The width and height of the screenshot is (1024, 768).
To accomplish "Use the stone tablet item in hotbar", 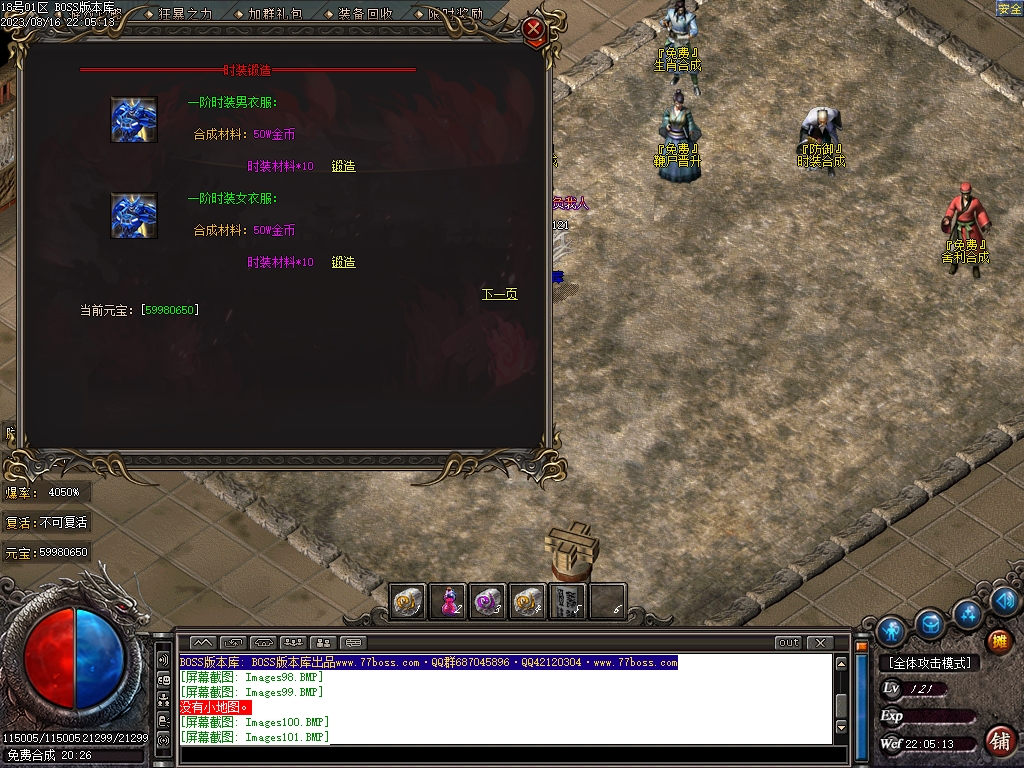I will (x=567, y=601).
